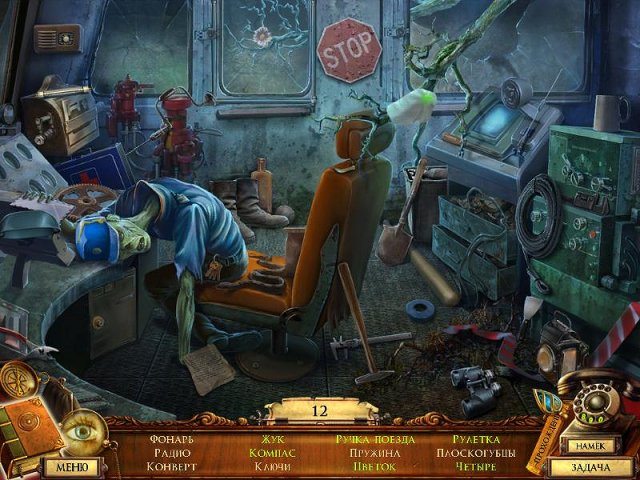Select the Конверт list entry

(x=171, y=467)
